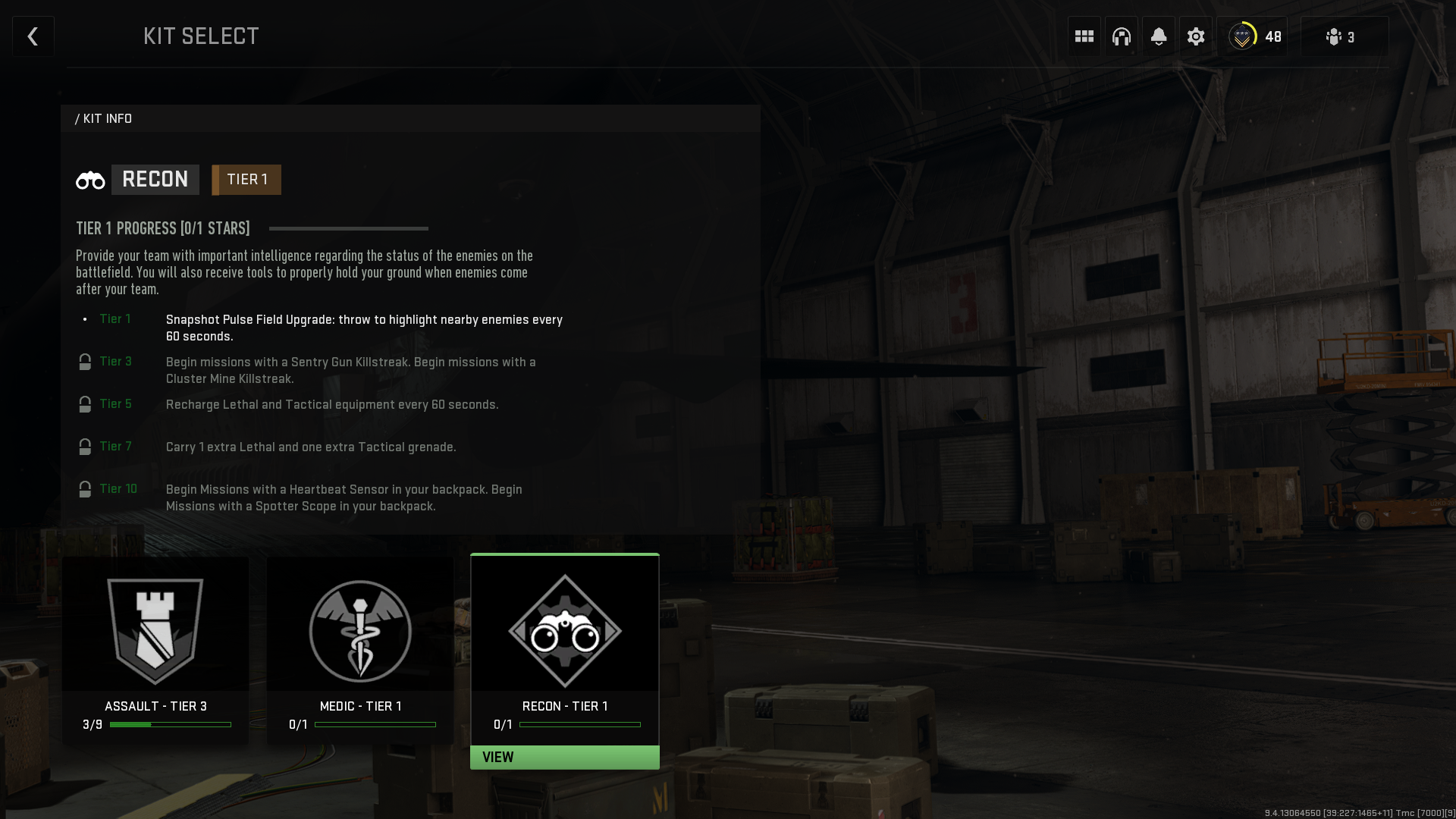Click the lock icon next to Tier 5
The image size is (1456, 819).
84,404
